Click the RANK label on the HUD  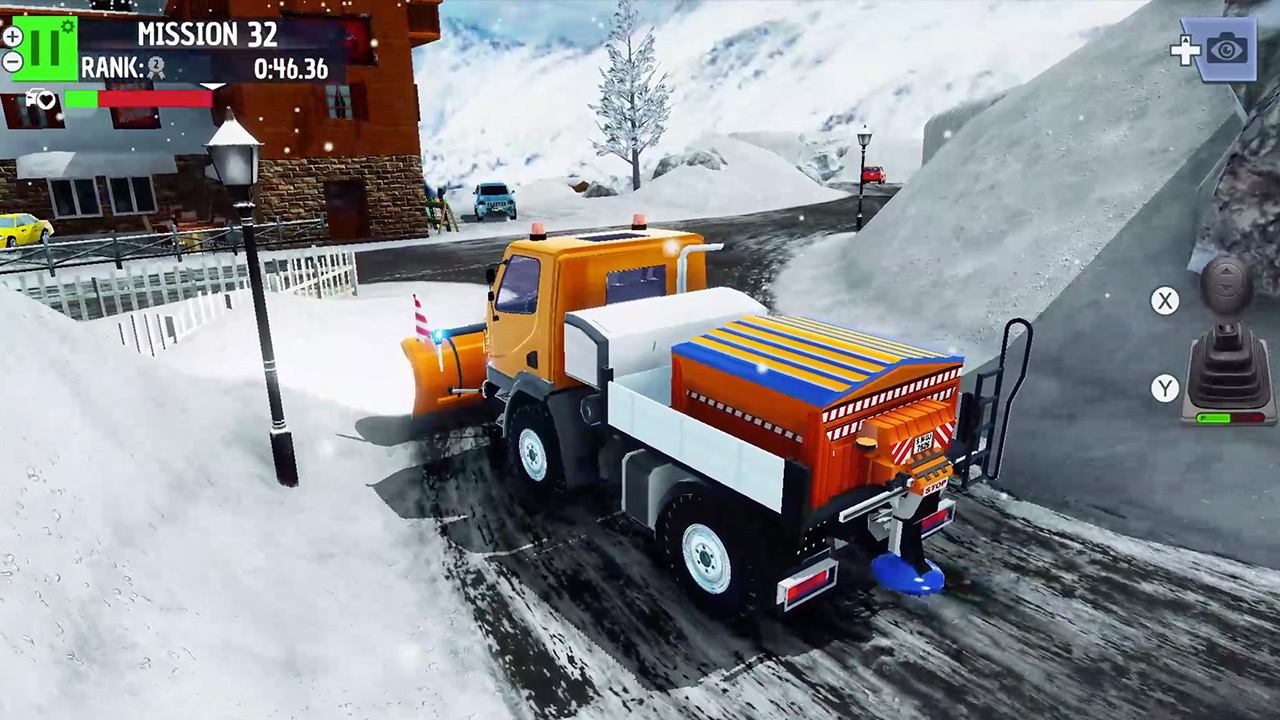click(110, 66)
